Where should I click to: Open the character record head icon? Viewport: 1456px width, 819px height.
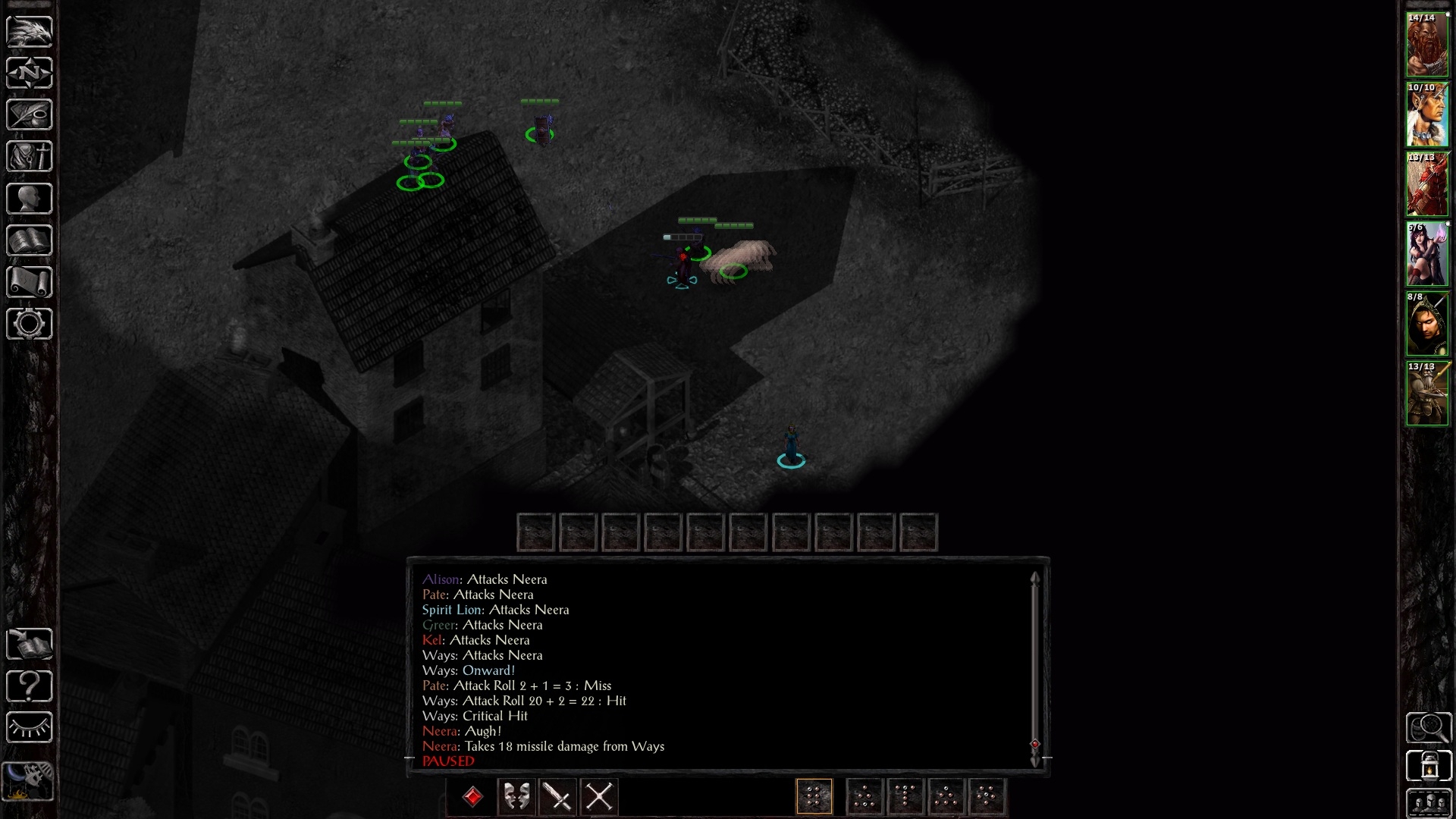29,199
